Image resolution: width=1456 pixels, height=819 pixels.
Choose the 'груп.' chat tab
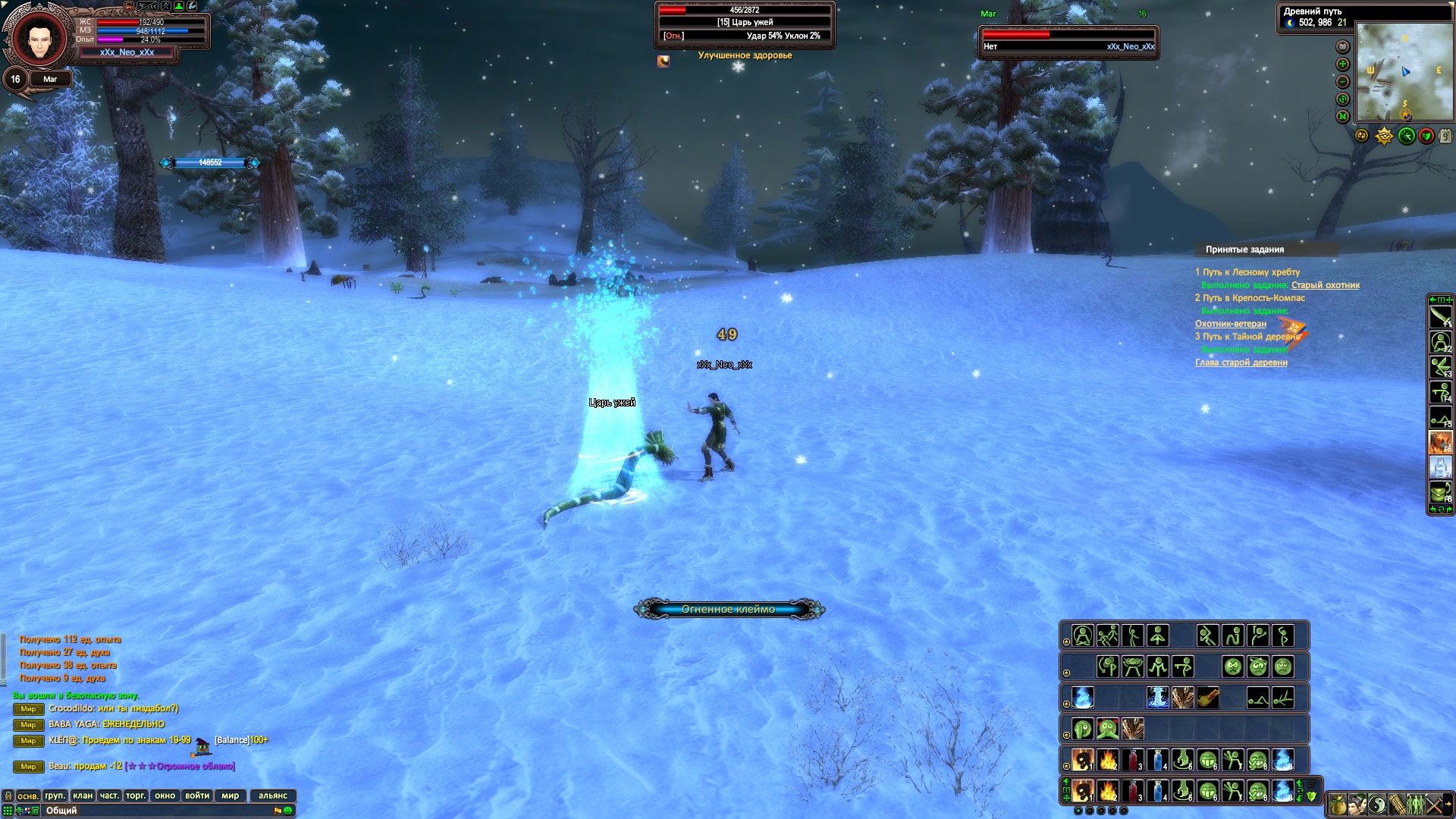pyautogui.click(x=55, y=795)
